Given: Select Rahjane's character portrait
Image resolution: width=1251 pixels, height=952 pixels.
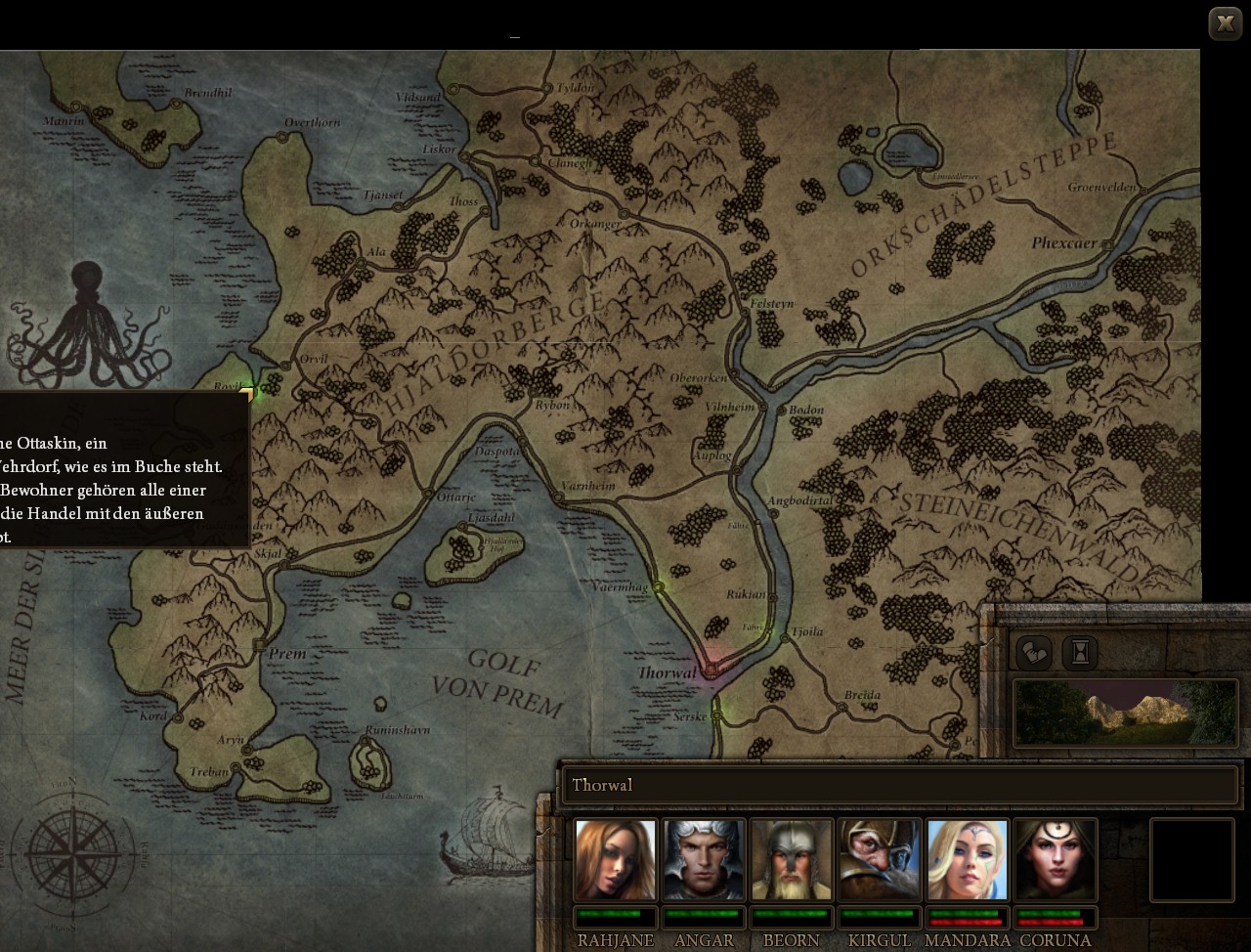Looking at the screenshot, I should click(616, 861).
